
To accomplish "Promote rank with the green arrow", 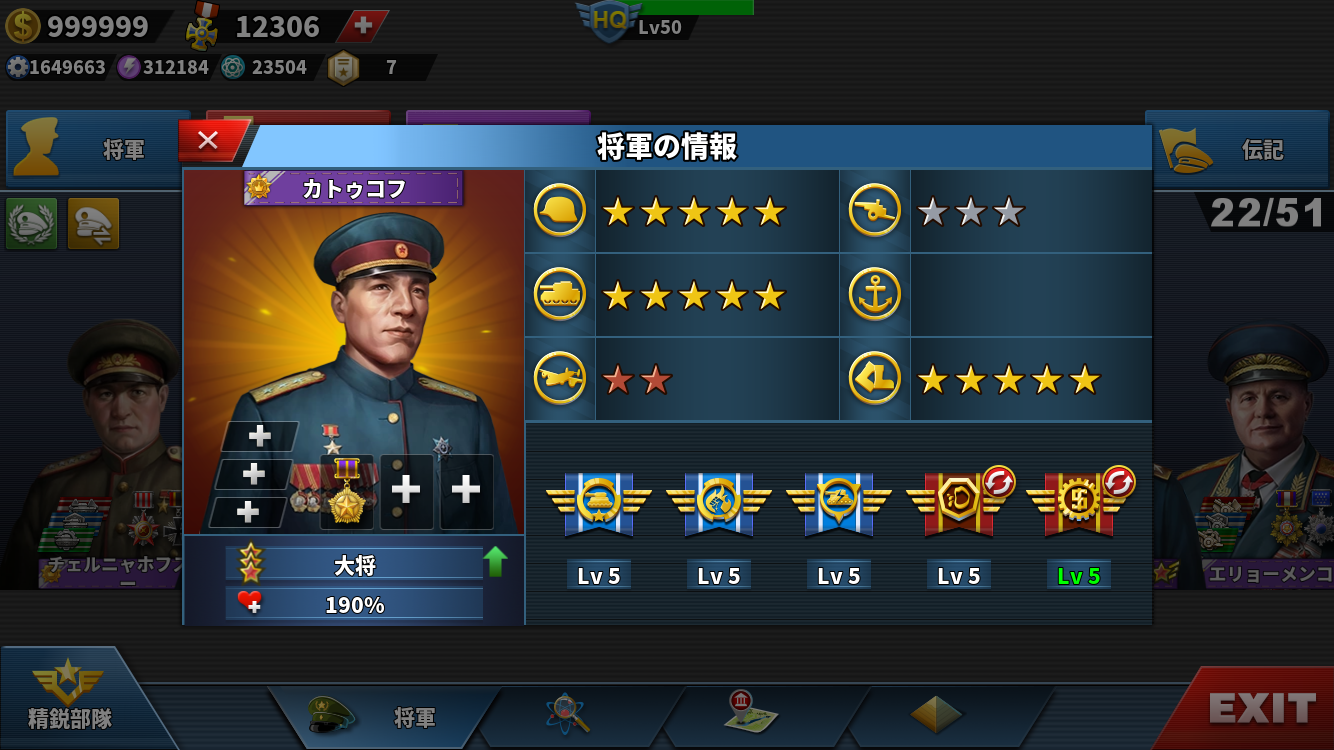I will pyautogui.click(x=495, y=562).
